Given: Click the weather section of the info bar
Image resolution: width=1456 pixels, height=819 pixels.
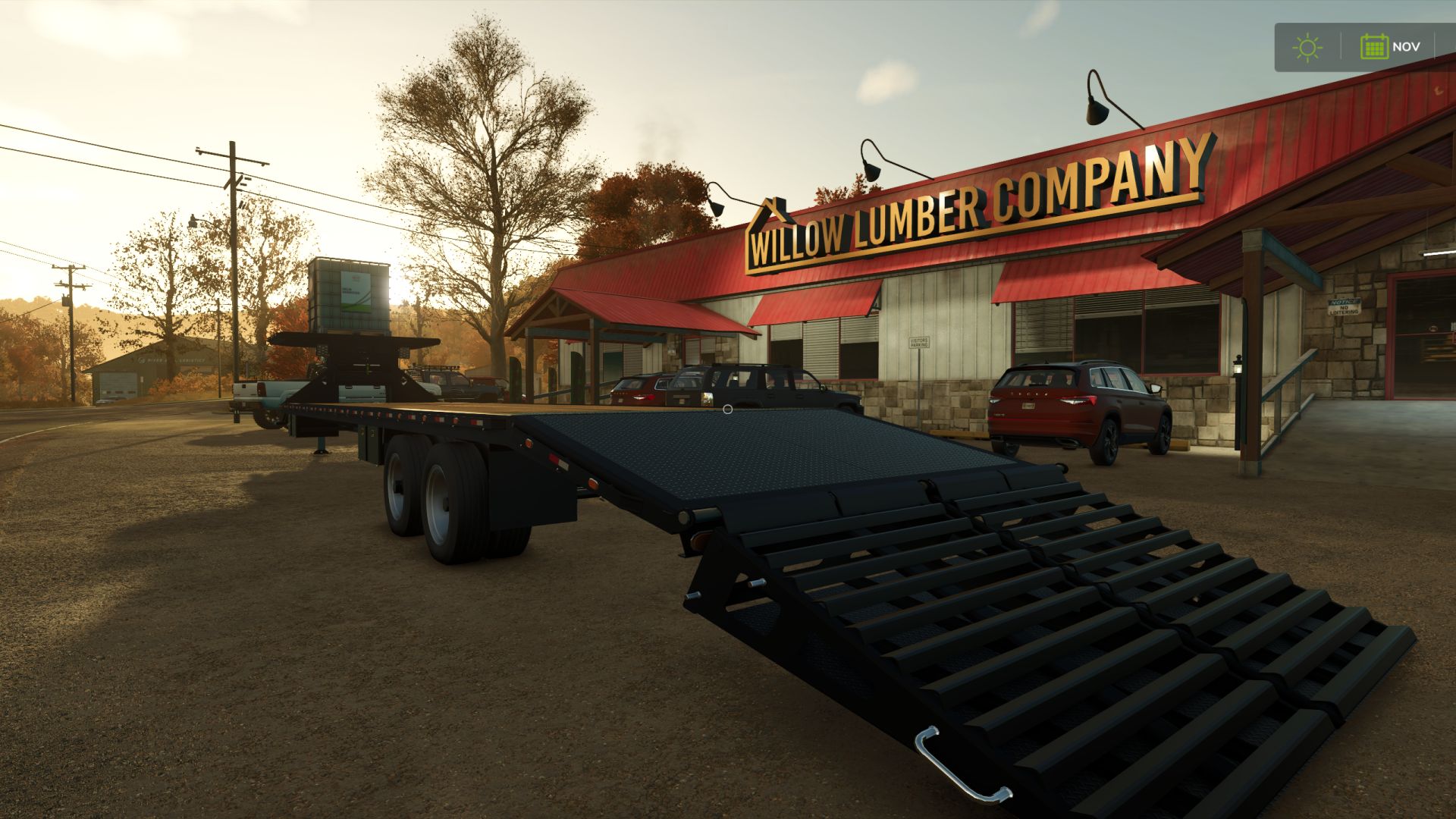Looking at the screenshot, I should click(1307, 46).
